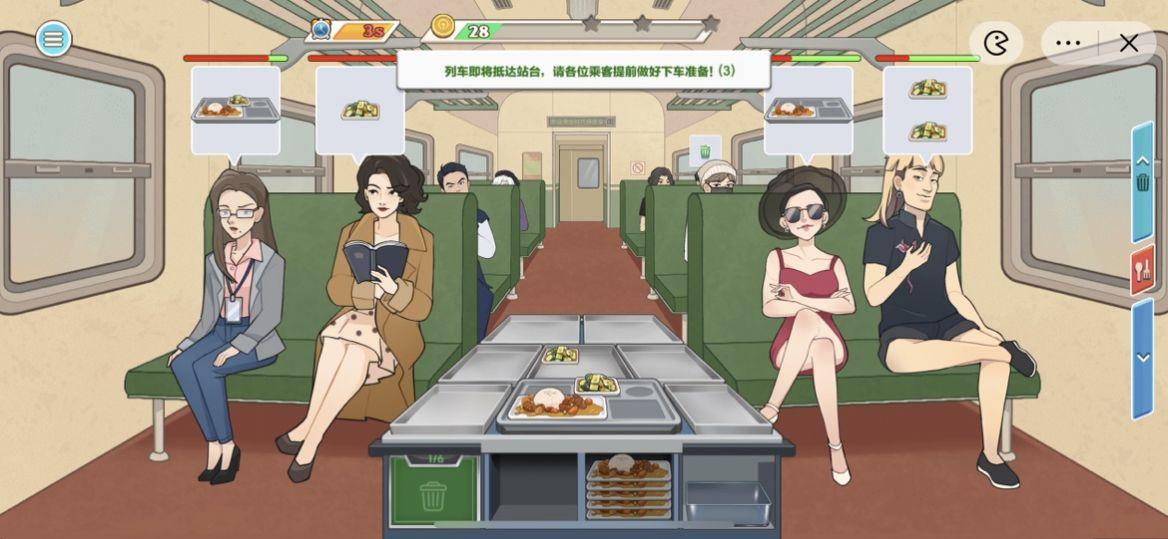Close the mini game with X
This screenshot has width=1168, height=539.
click(1129, 43)
